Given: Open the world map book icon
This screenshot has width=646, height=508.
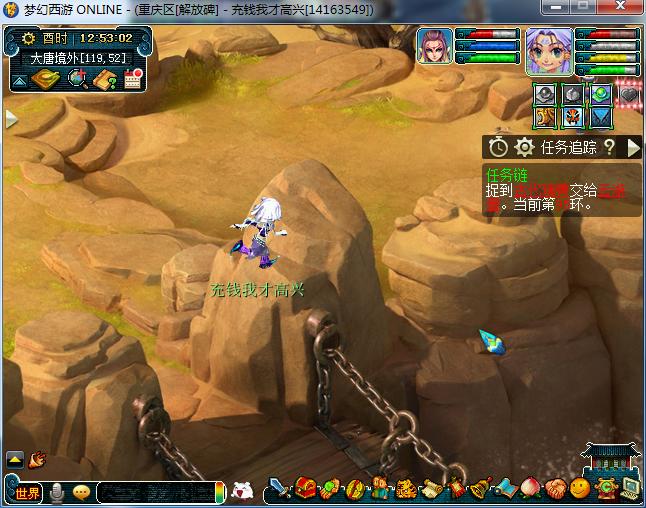Looking at the screenshot, I should click(44, 80).
